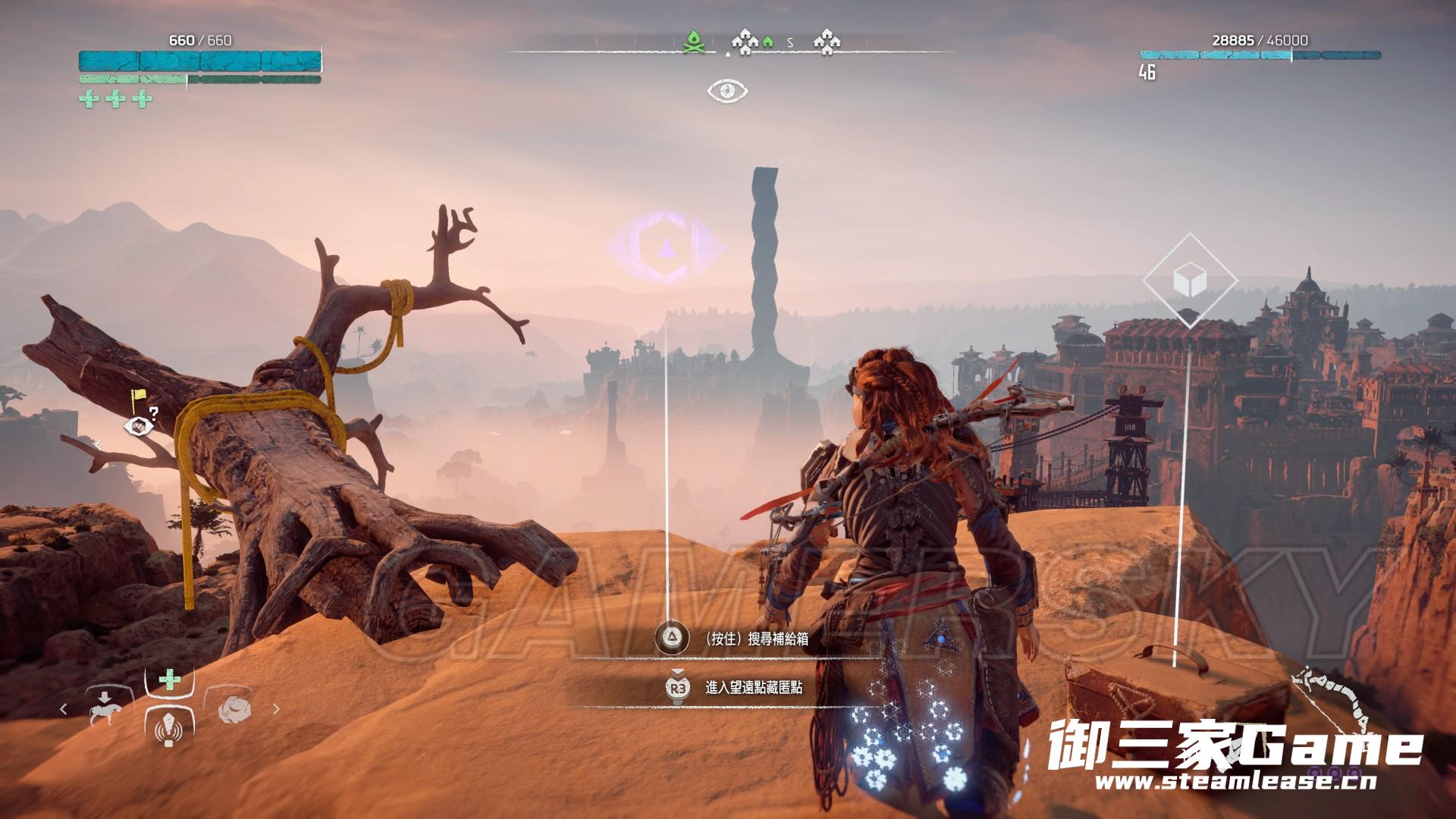This screenshot has width=1456, height=819.
Task: Click the left arrow of the tool selector
Action: 64,709
